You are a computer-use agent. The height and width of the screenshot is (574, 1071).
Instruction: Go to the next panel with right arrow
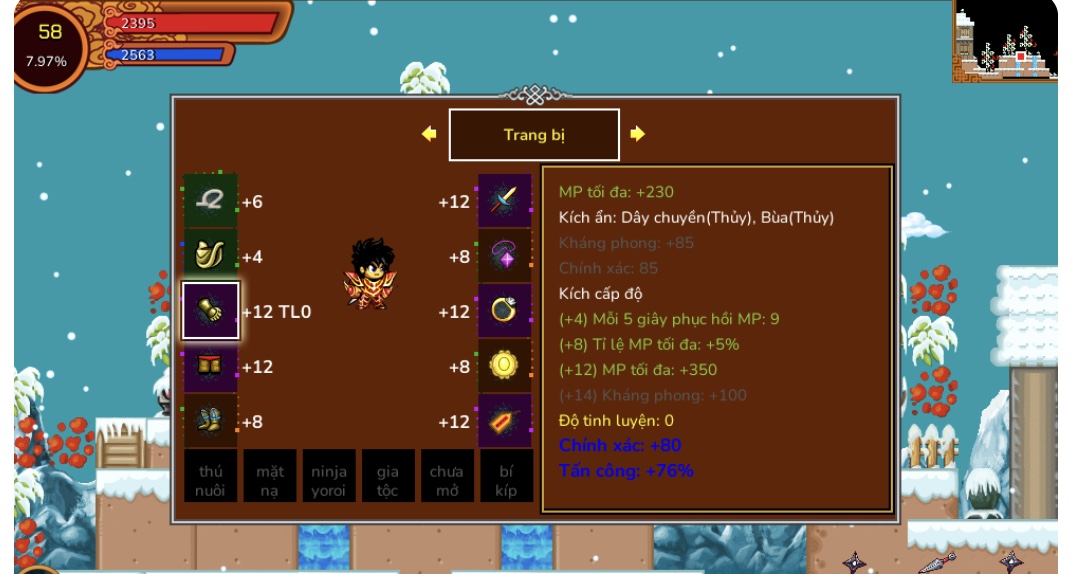tap(638, 134)
